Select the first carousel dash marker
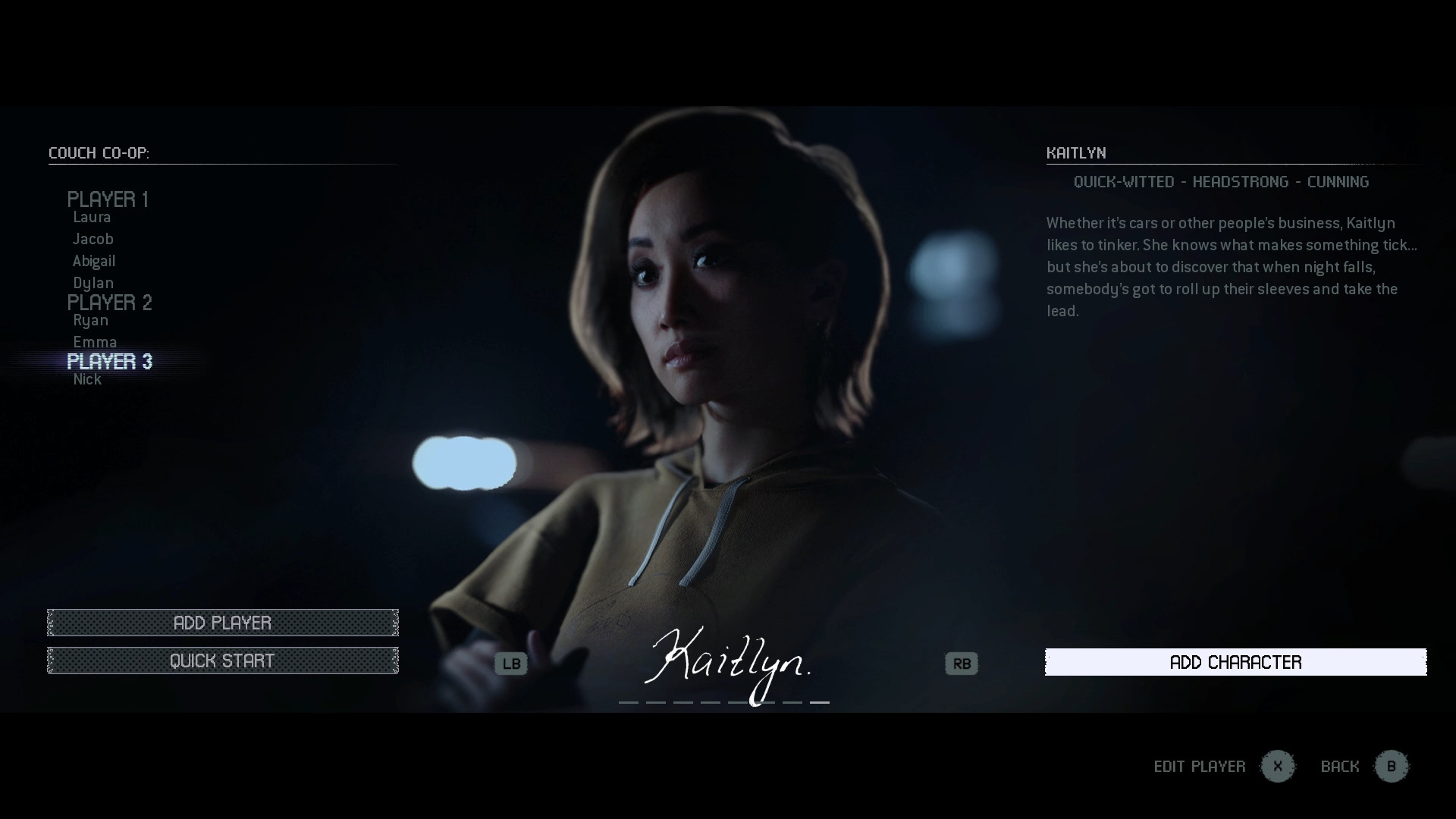 tap(629, 702)
